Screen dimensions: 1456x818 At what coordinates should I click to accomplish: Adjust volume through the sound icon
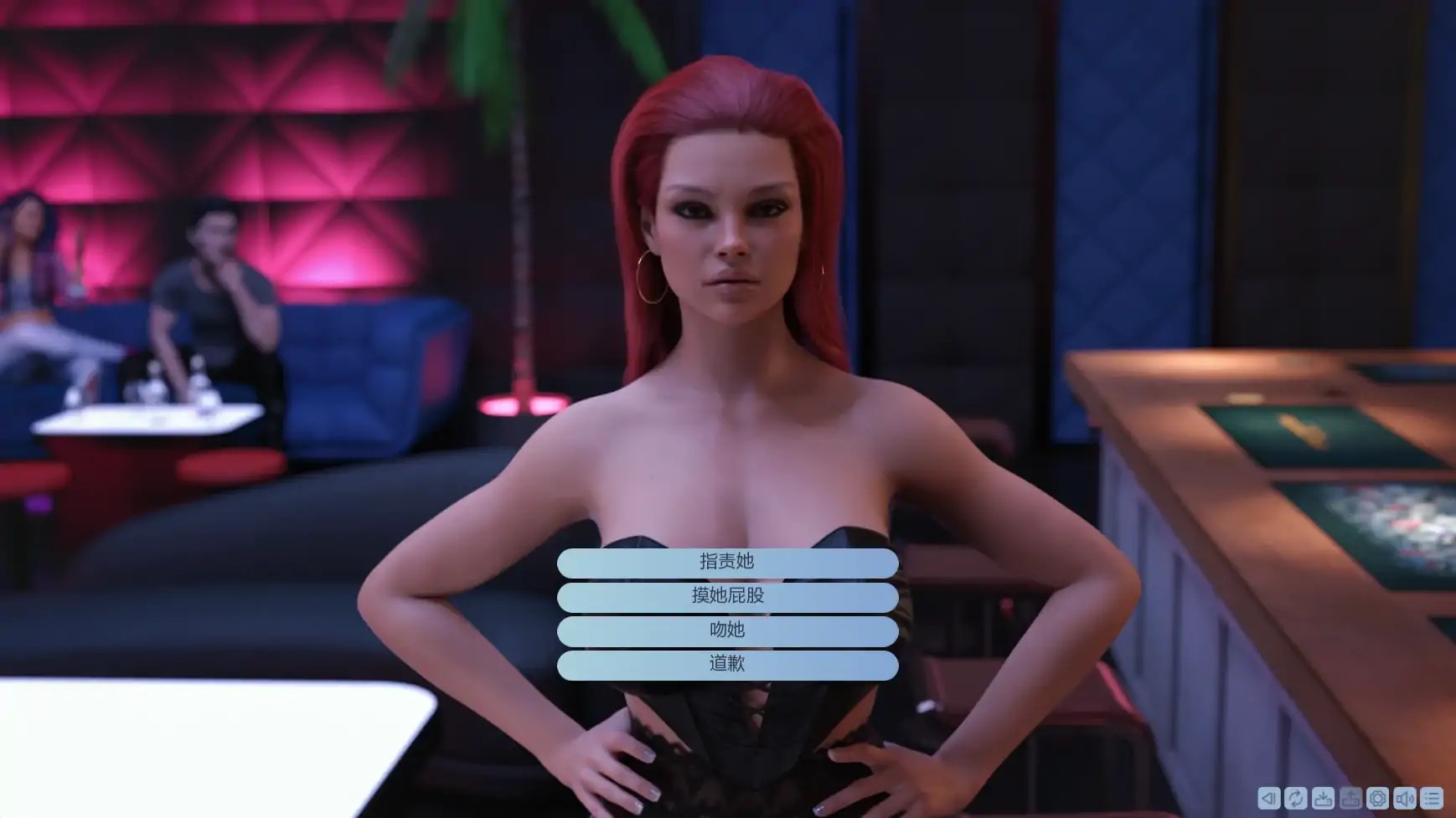click(x=1406, y=798)
